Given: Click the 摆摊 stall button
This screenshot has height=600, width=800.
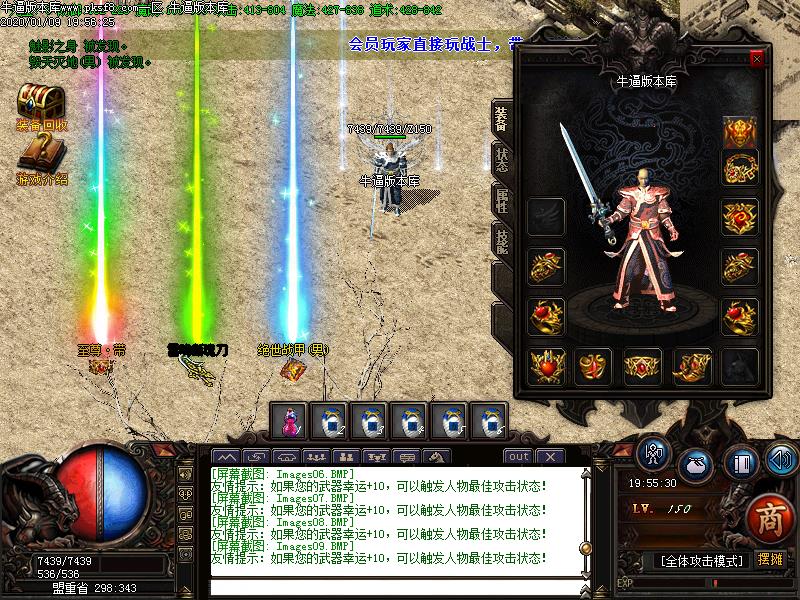Looking at the screenshot, I should click(770, 560).
